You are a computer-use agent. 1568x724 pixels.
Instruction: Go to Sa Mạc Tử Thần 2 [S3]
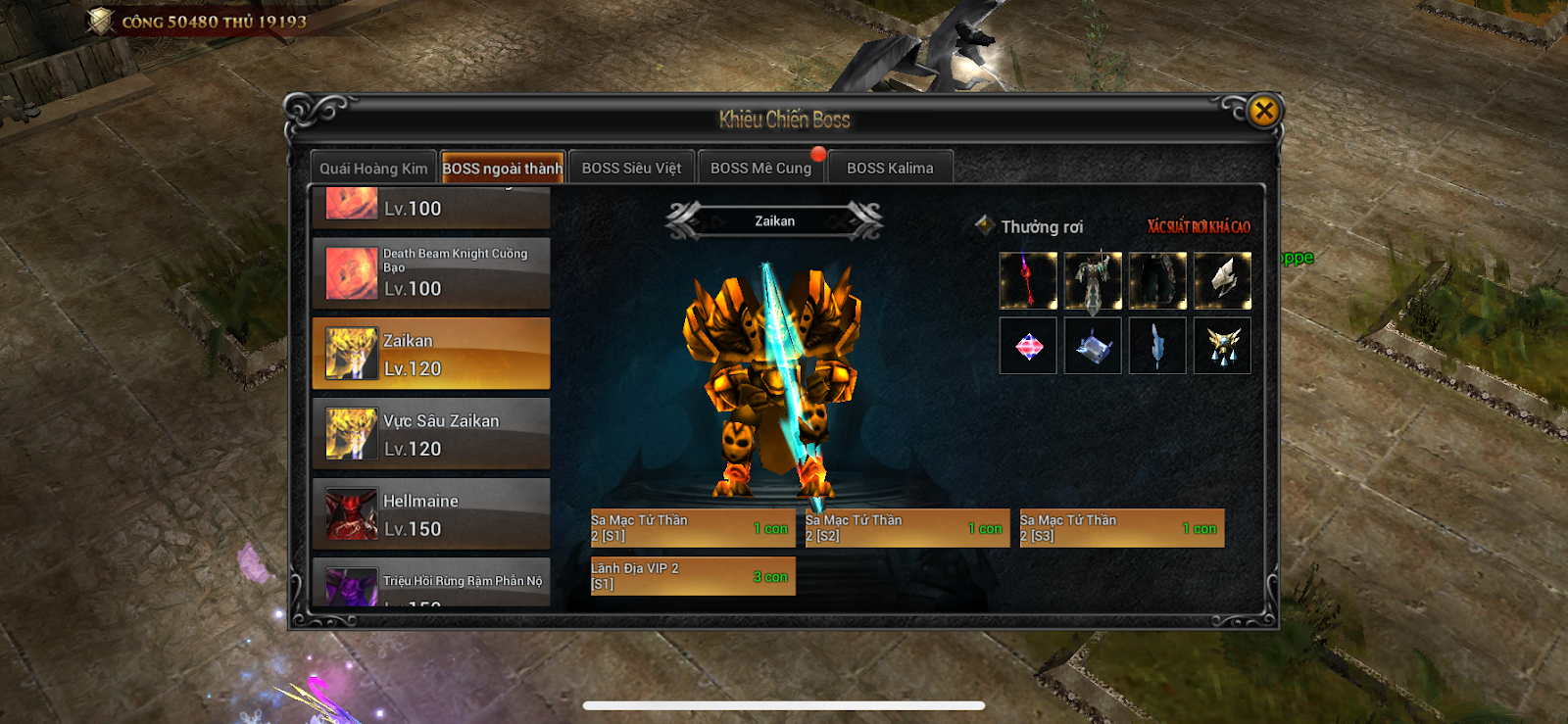point(1121,528)
